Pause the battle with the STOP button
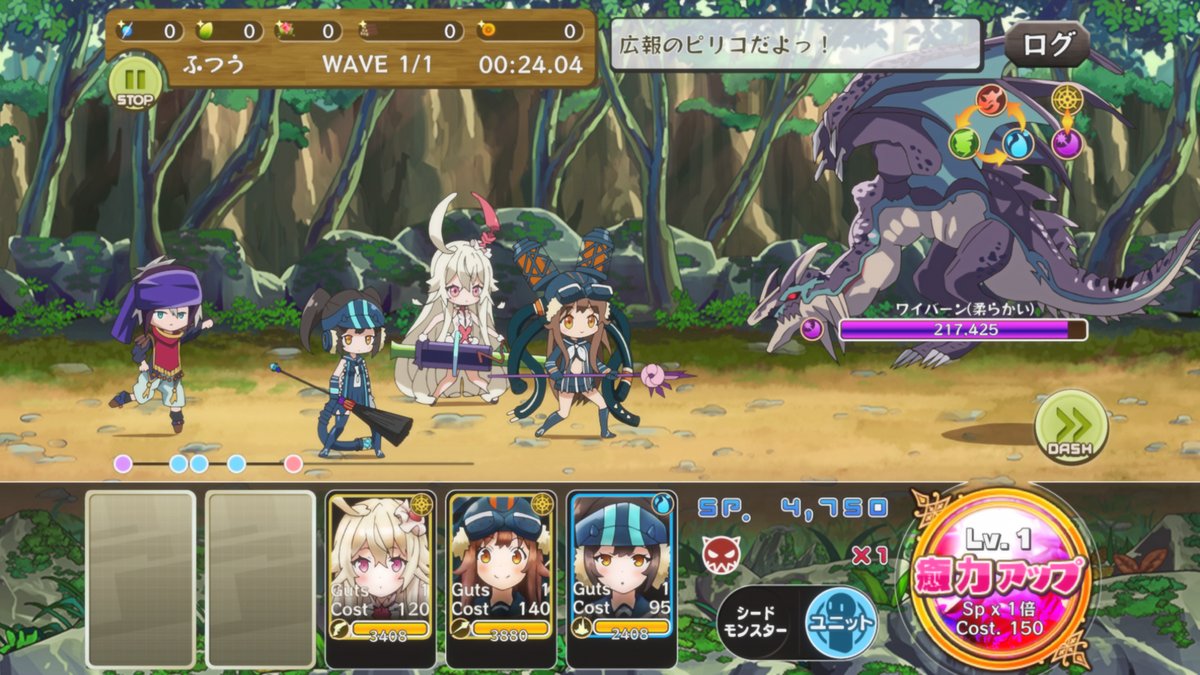The width and height of the screenshot is (1200, 675). pyautogui.click(x=133, y=84)
